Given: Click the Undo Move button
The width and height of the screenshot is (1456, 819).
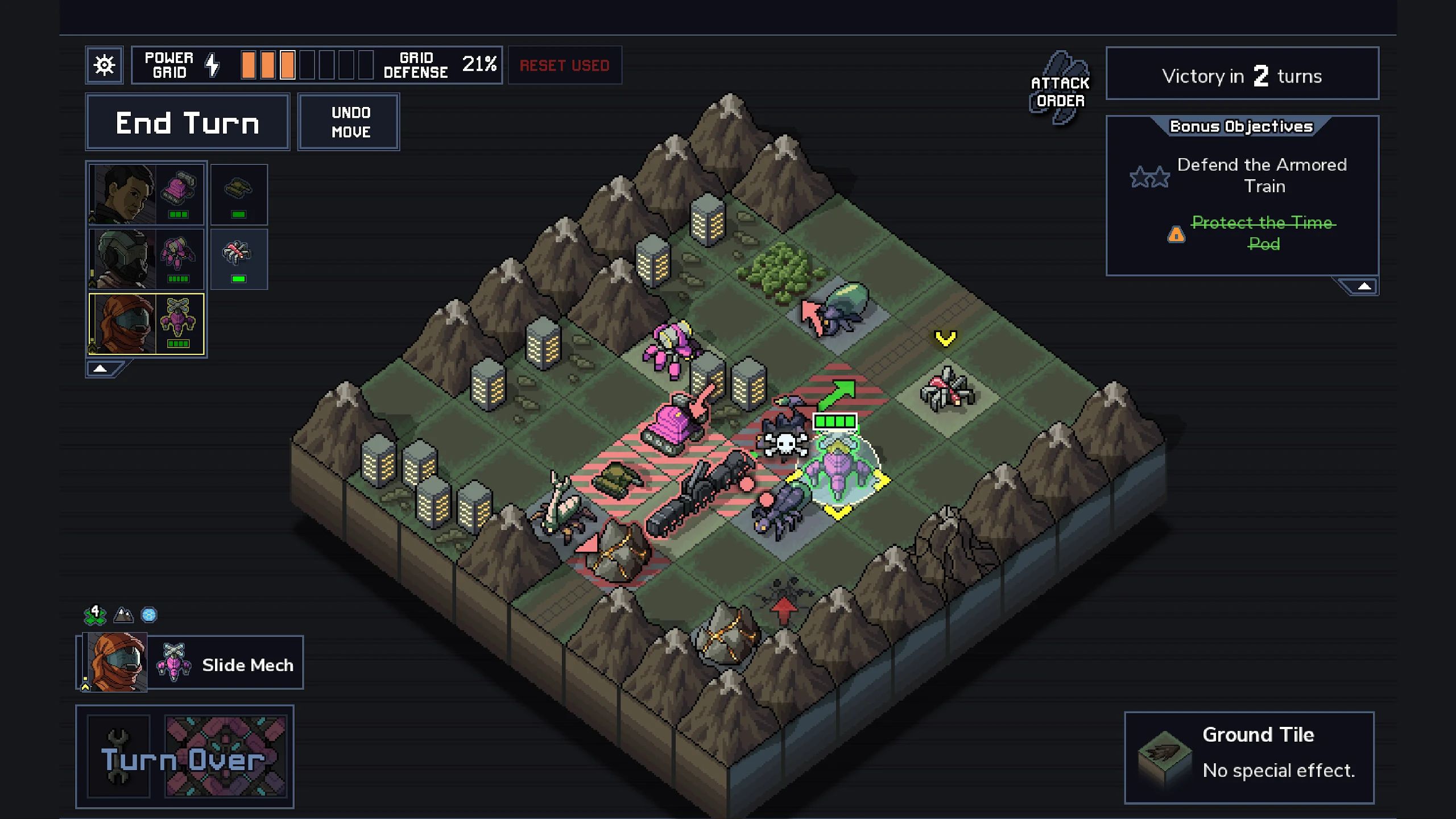Looking at the screenshot, I should click(x=348, y=122).
